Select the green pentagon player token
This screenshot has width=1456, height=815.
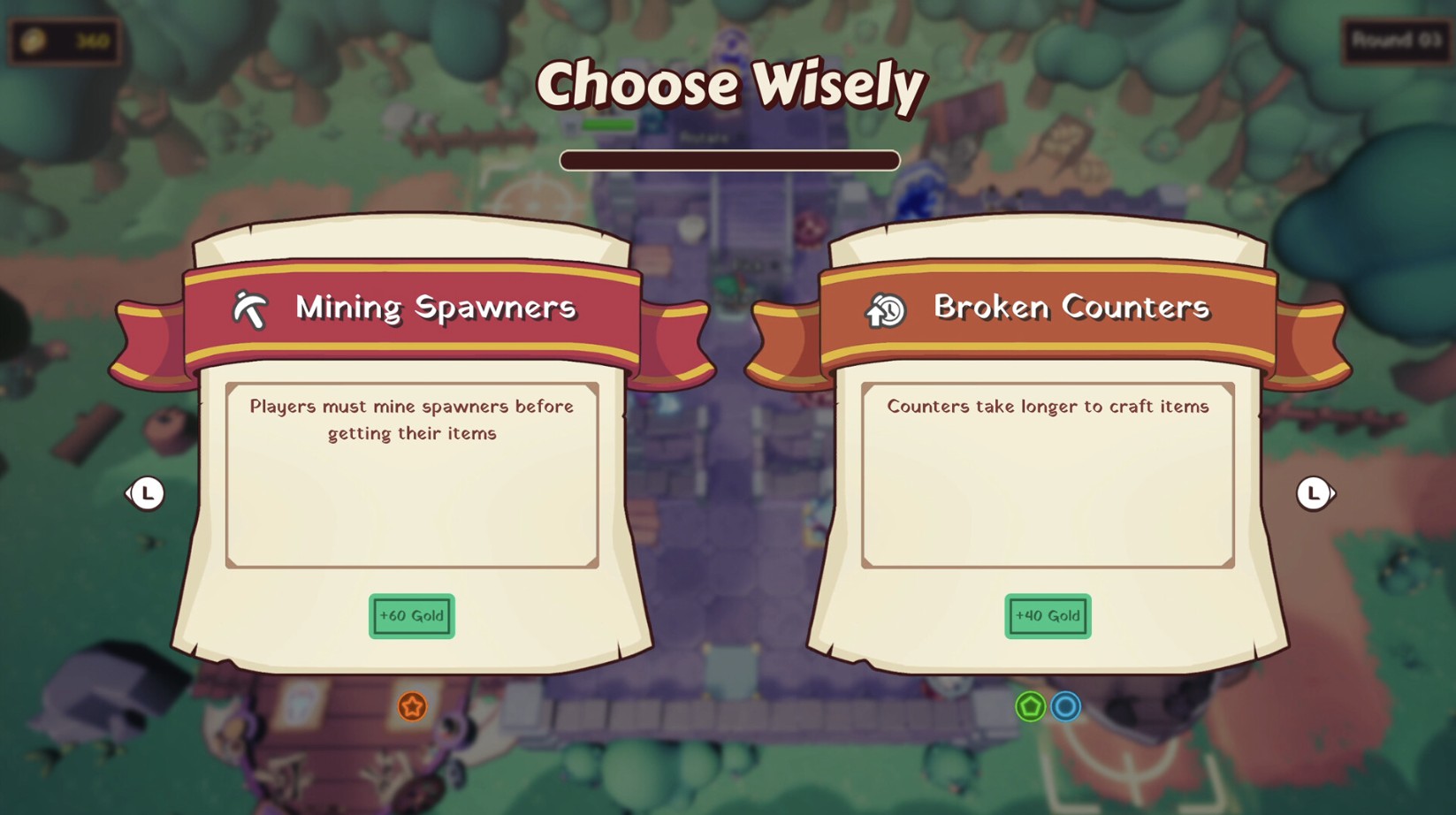point(1029,706)
